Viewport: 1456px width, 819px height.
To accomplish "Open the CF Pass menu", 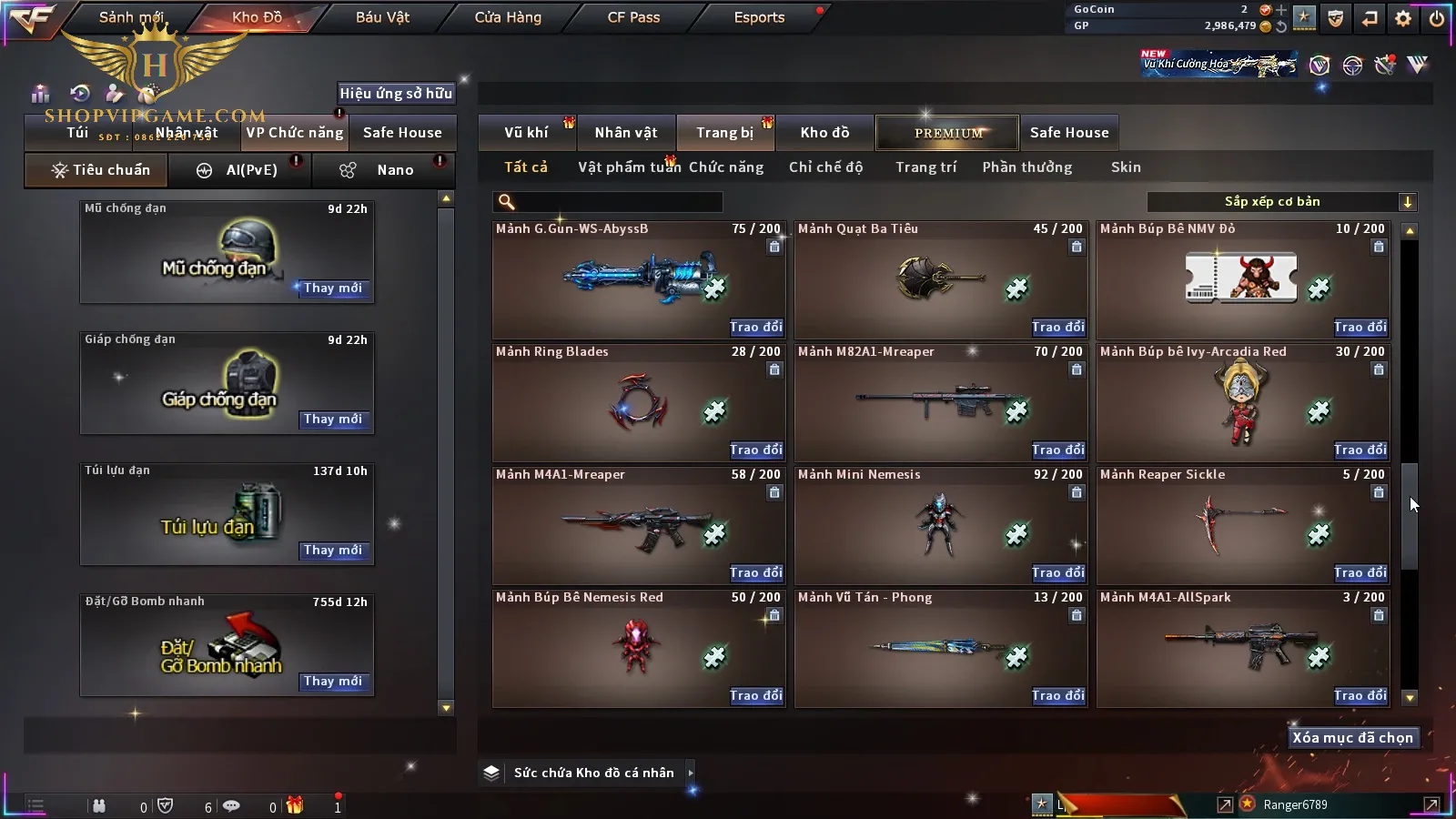I will pos(633,17).
